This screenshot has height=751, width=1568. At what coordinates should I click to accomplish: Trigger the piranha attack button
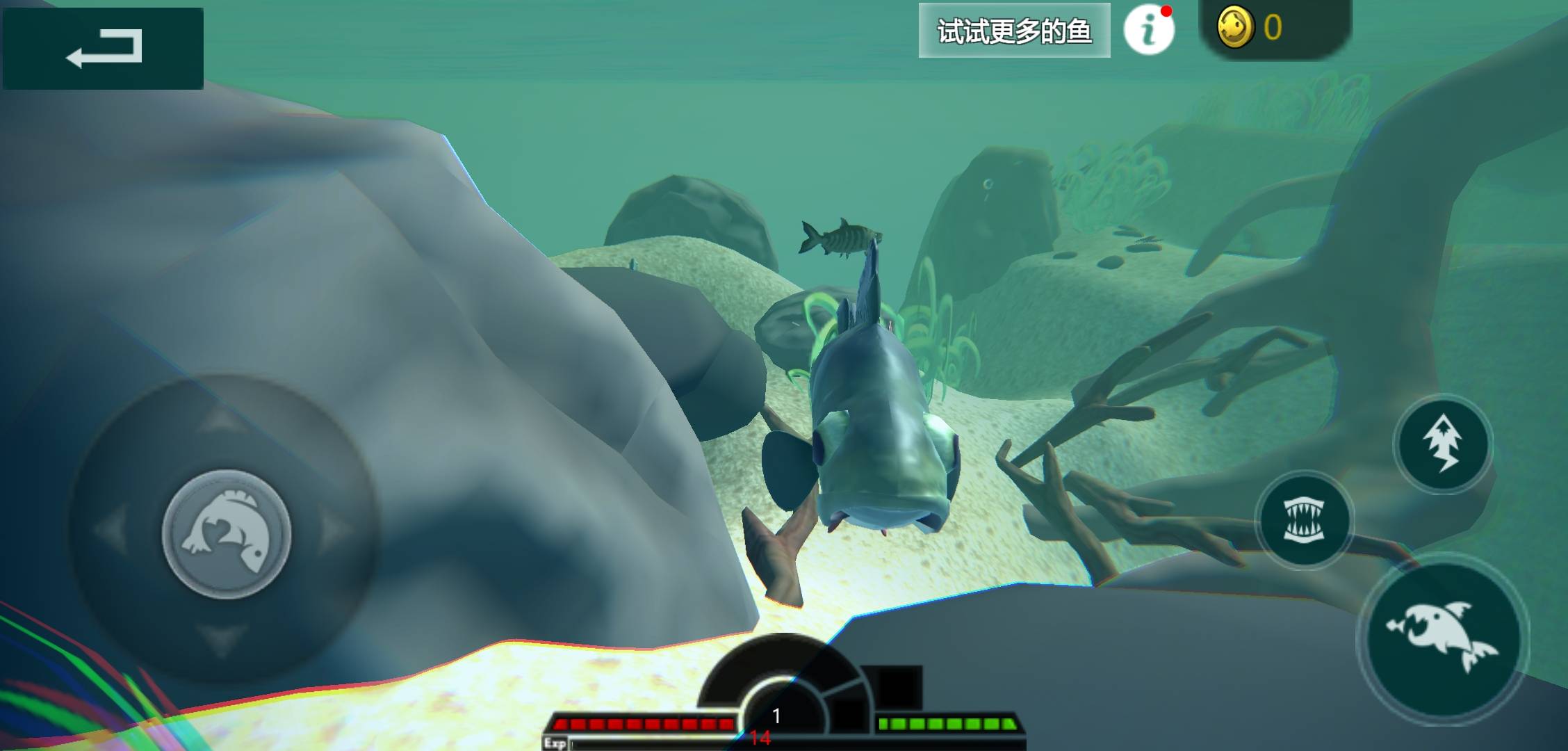[x=1443, y=638]
